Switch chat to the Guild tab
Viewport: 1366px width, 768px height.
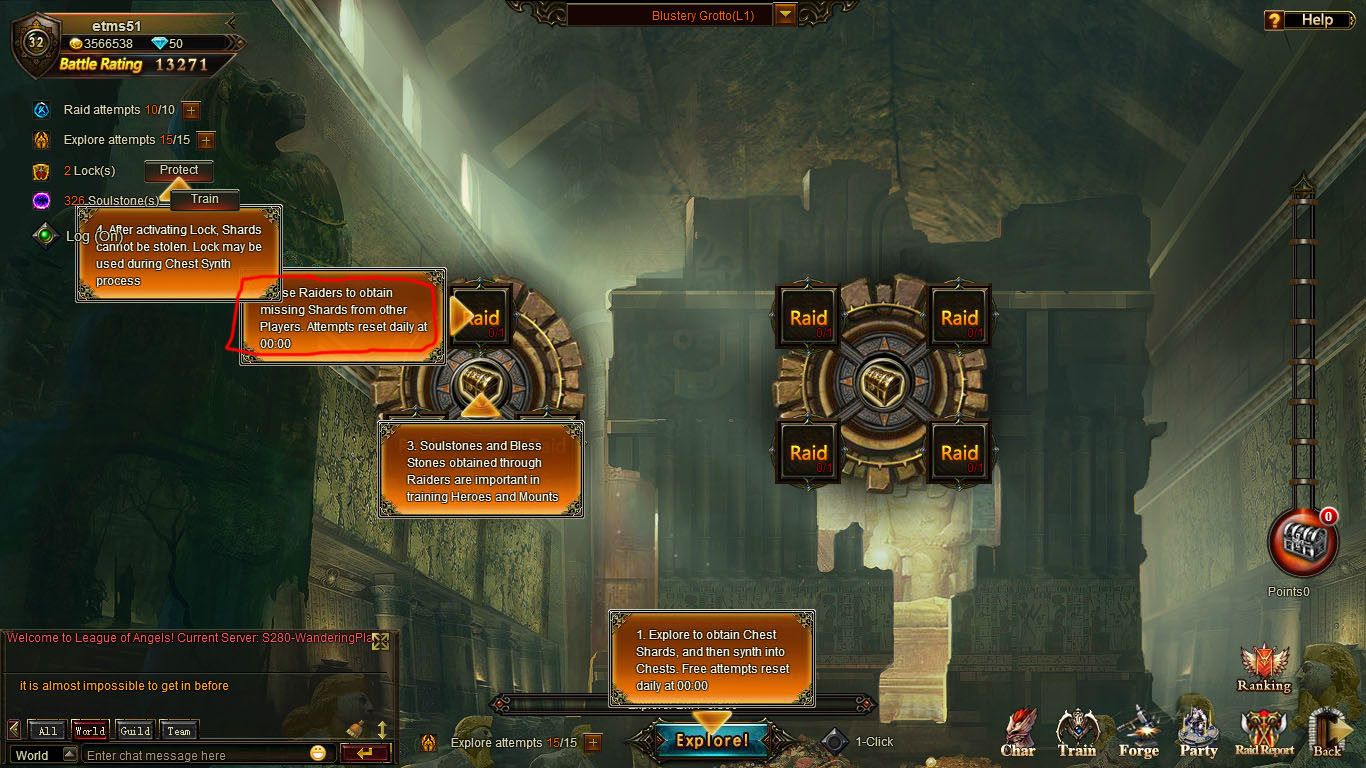(135, 731)
